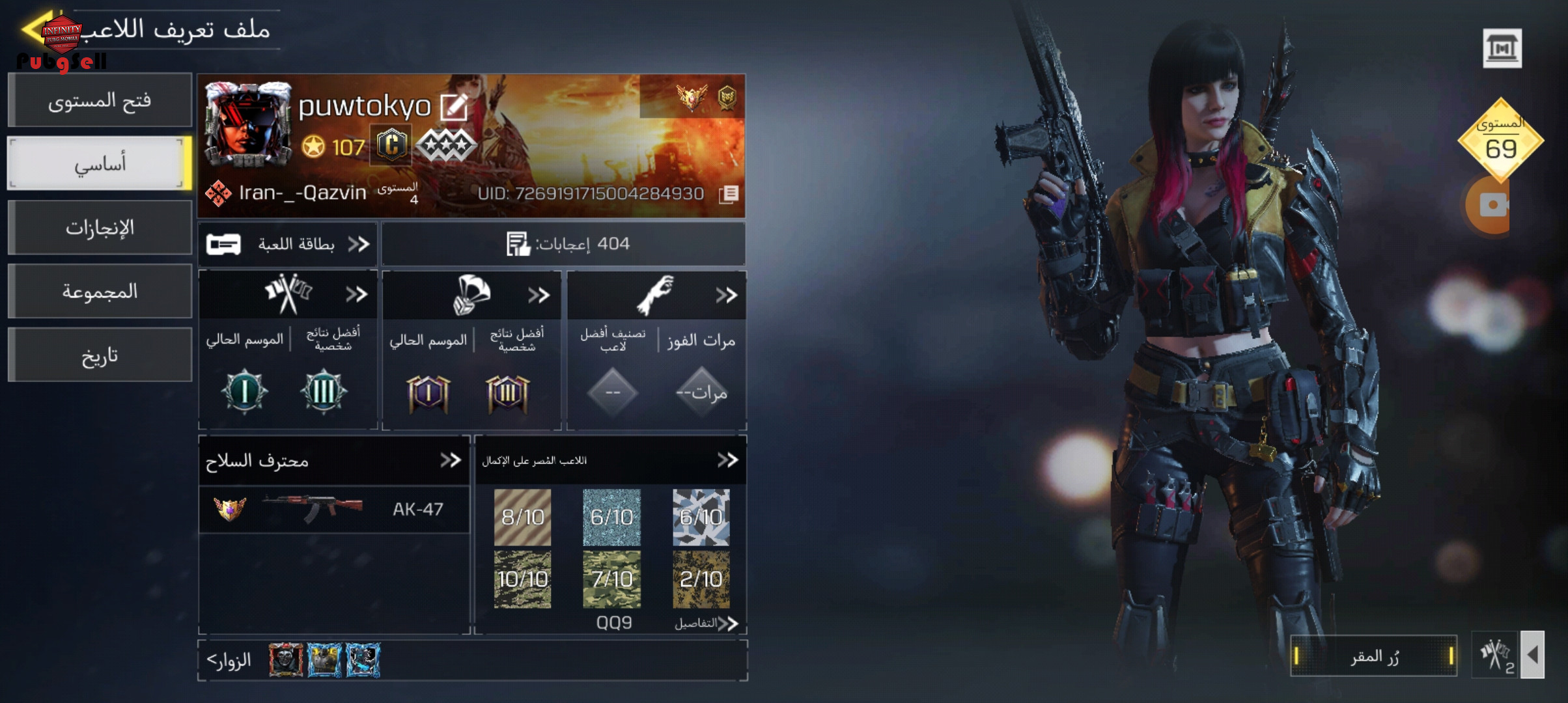This screenshot has width=1568, height=703.
Task: Expand battle royale parachute stats panel
Action: [x=539, y=295]
